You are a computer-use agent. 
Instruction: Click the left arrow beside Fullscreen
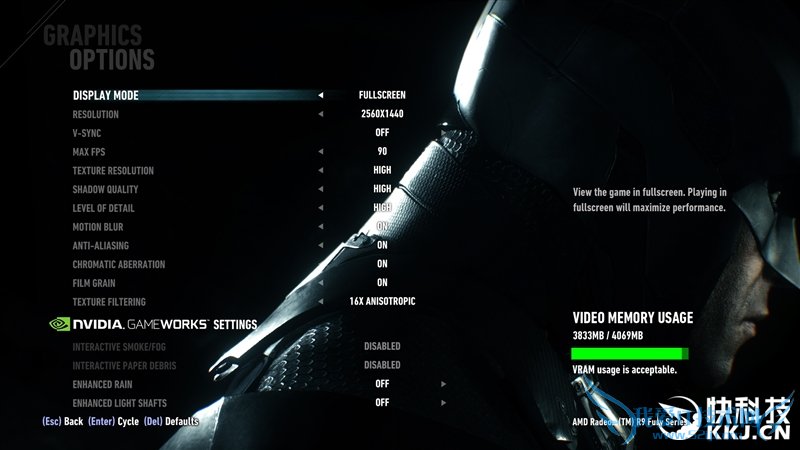pos(321,96)
